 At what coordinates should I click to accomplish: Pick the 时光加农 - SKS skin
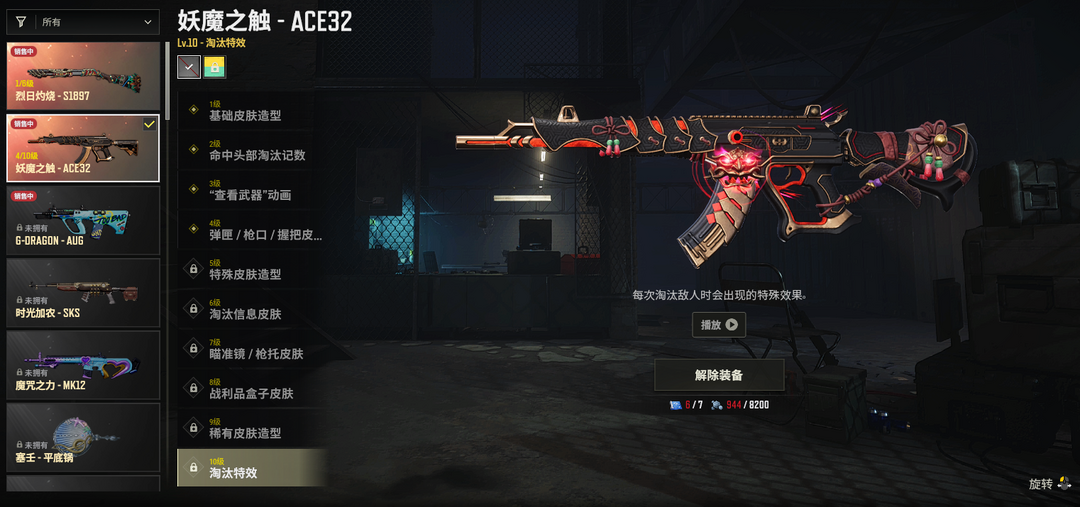83,292
